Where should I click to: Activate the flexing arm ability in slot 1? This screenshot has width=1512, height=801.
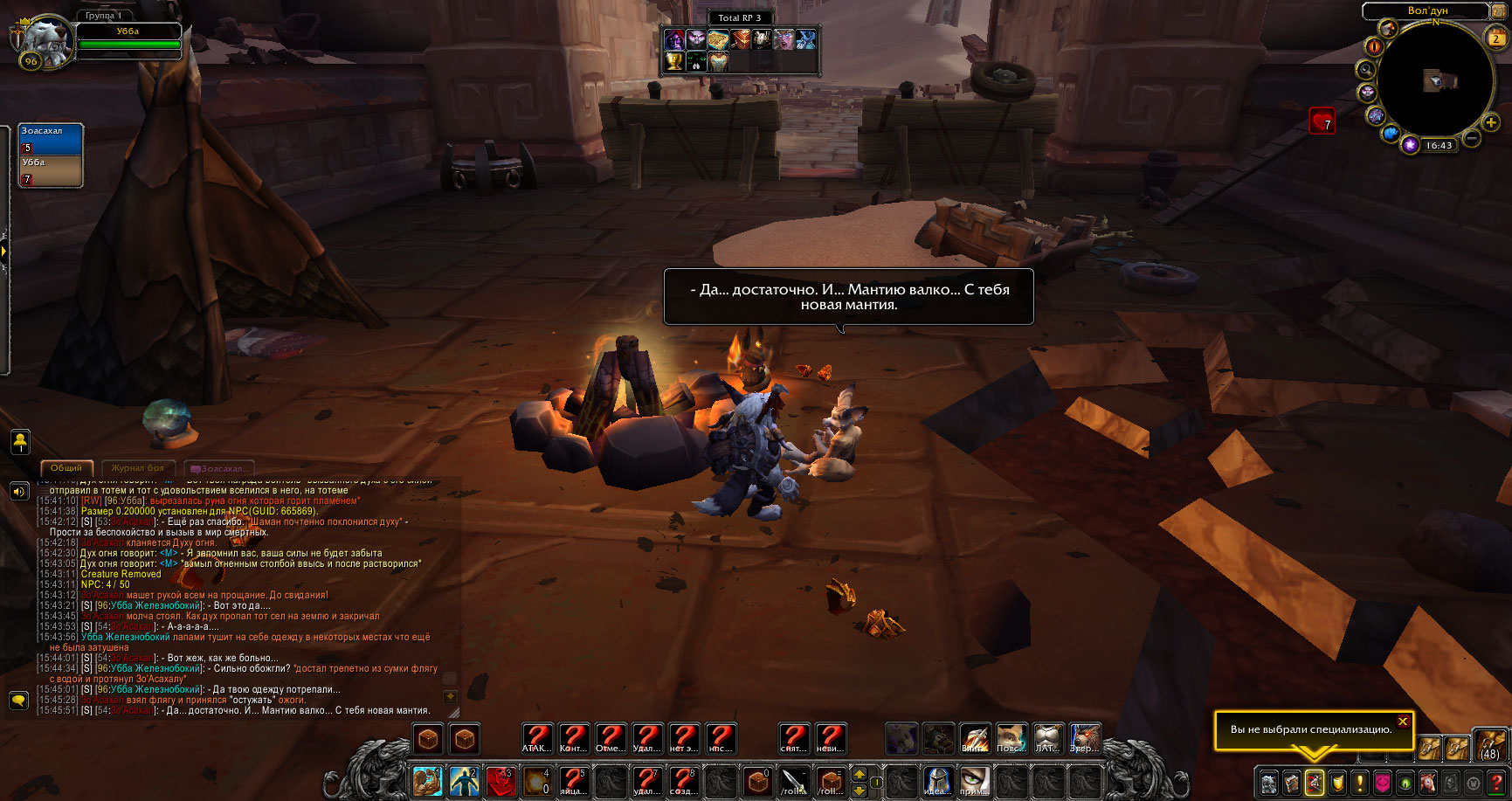click(427, 781)
